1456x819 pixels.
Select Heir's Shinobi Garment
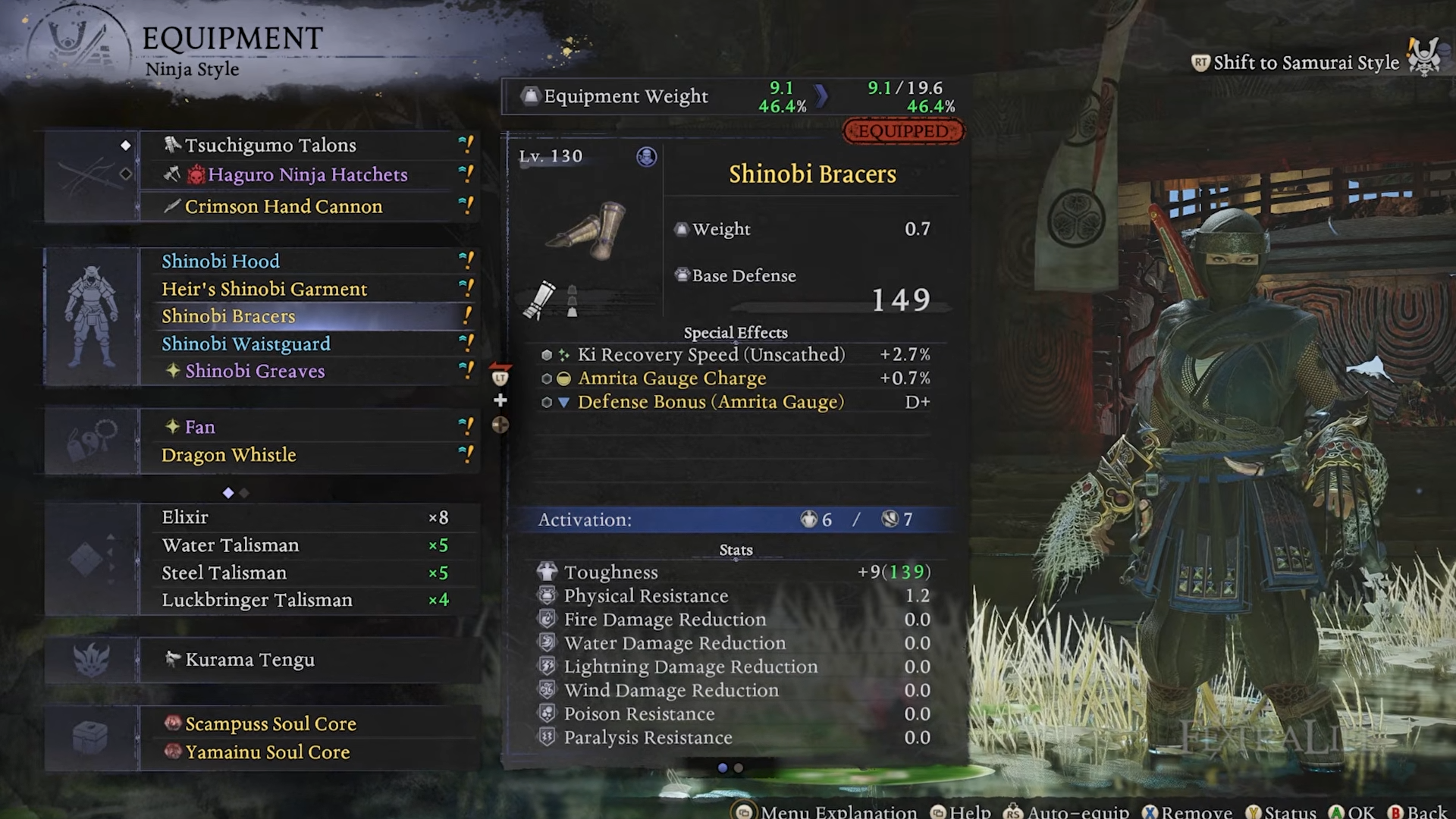(264, 289)
